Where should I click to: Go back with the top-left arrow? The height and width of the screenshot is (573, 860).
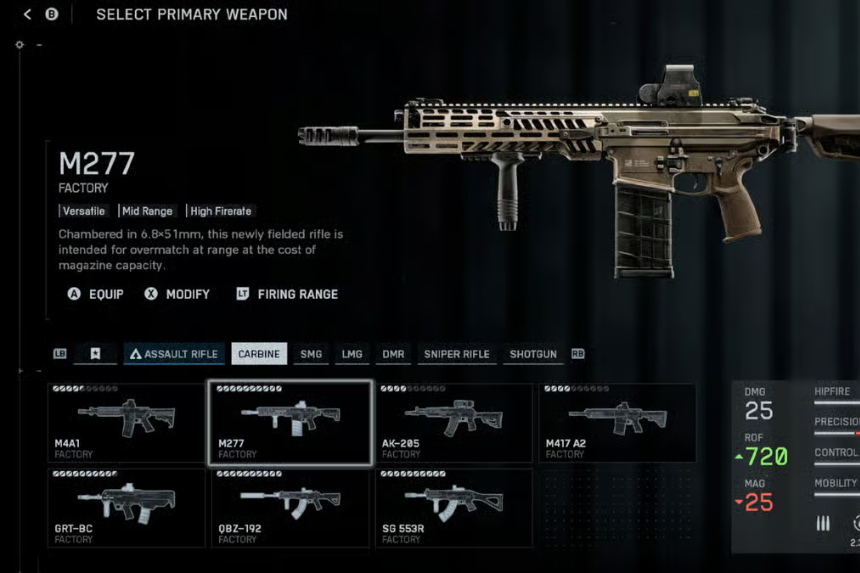pos(27,14)
